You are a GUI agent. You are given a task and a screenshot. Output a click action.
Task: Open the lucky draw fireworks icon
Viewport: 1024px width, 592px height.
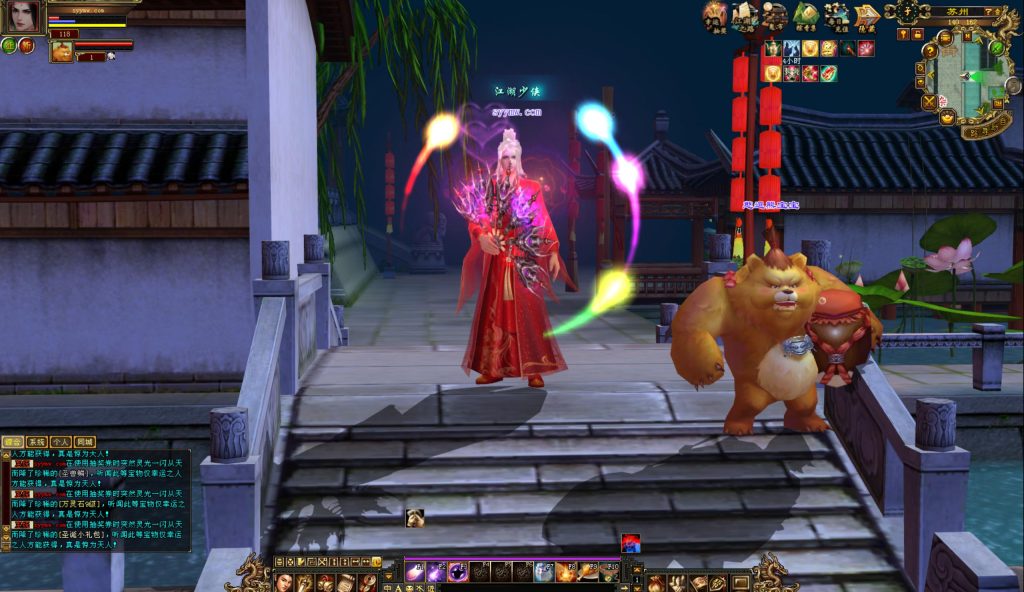(714, 15)
